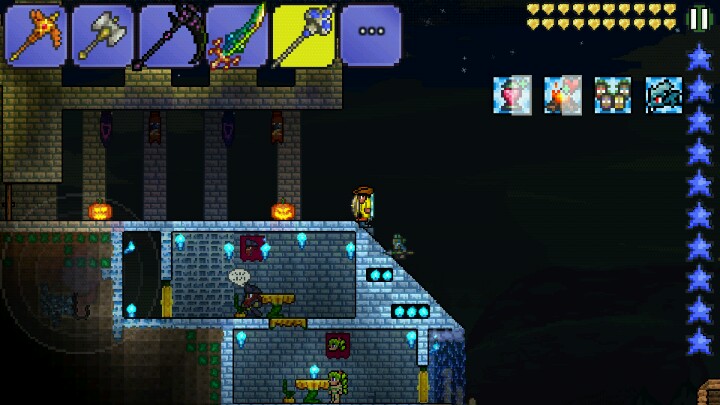The width and height of the screenshot is (720, 405).
Task: Tap the Campfire buff icon
Action: 562,95
